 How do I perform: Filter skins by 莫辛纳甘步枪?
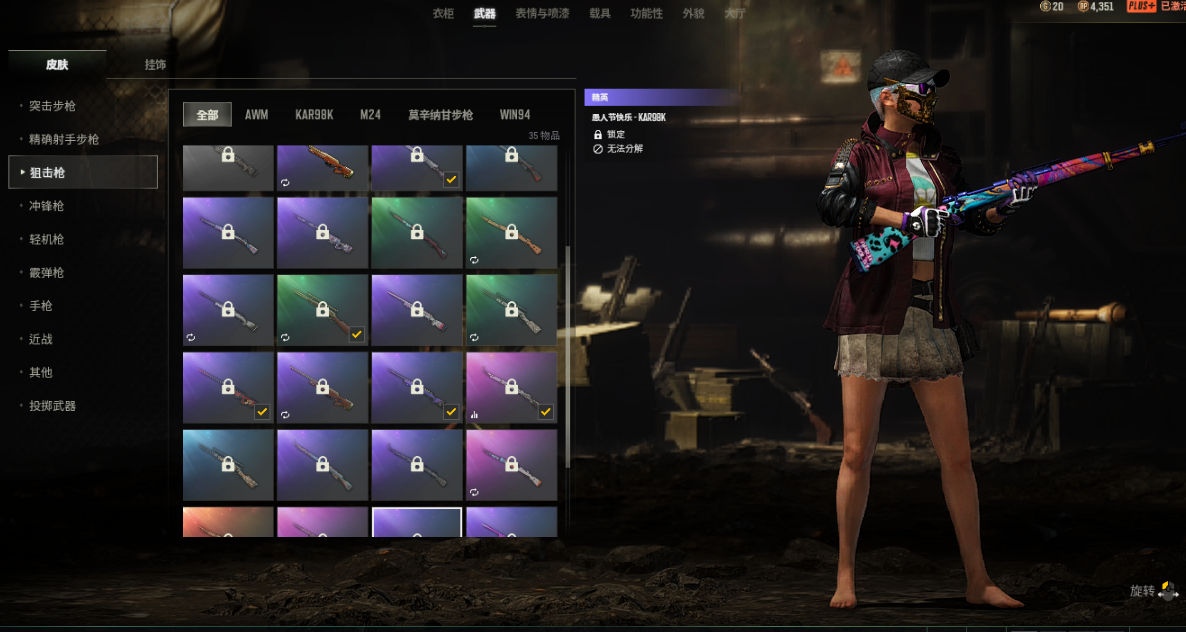440,115
